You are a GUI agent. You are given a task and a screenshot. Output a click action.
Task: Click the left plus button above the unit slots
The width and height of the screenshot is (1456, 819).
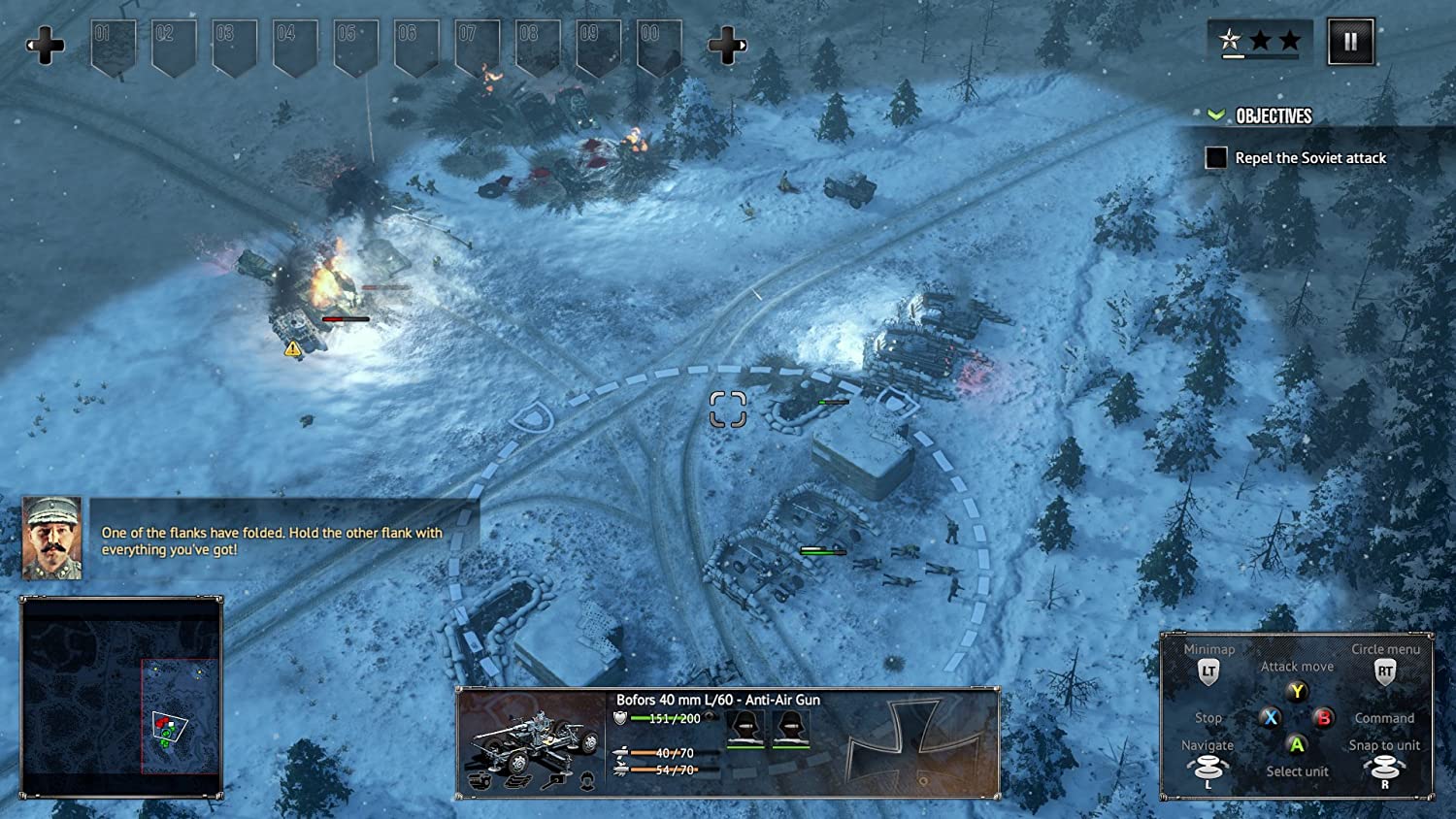click(46, 43)
